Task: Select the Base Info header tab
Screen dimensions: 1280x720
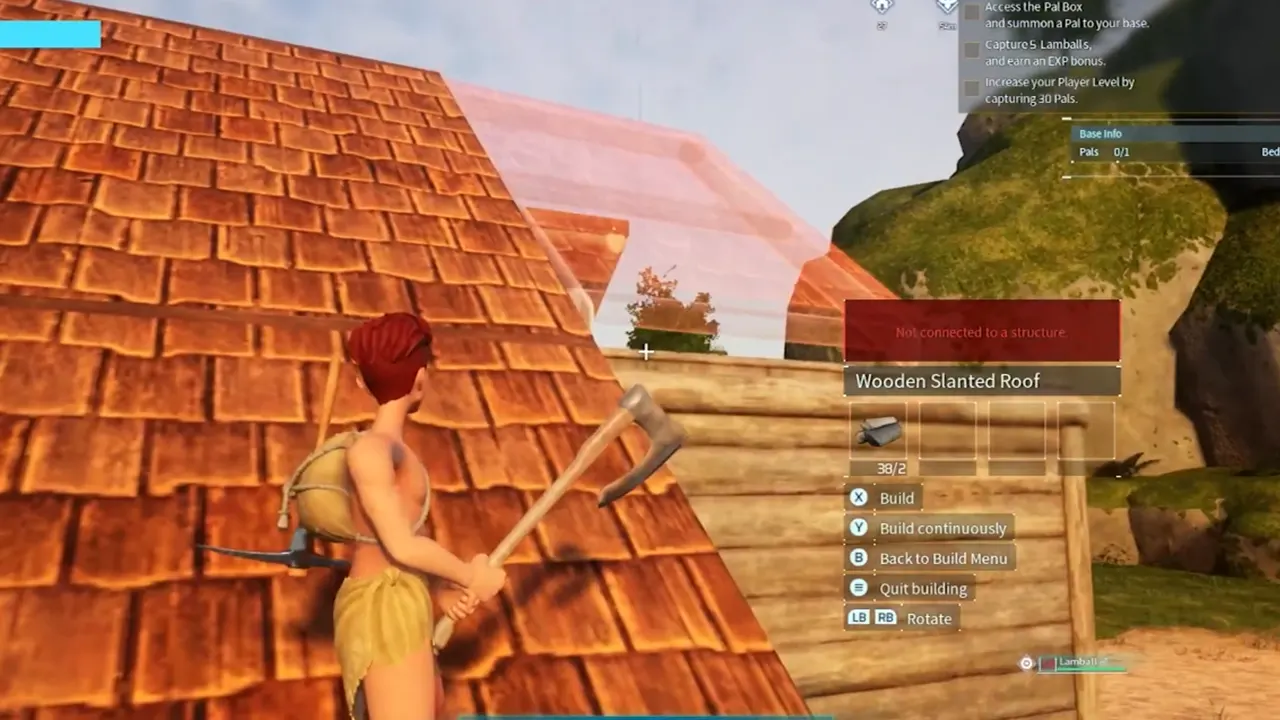Action: coord(1100,133)
